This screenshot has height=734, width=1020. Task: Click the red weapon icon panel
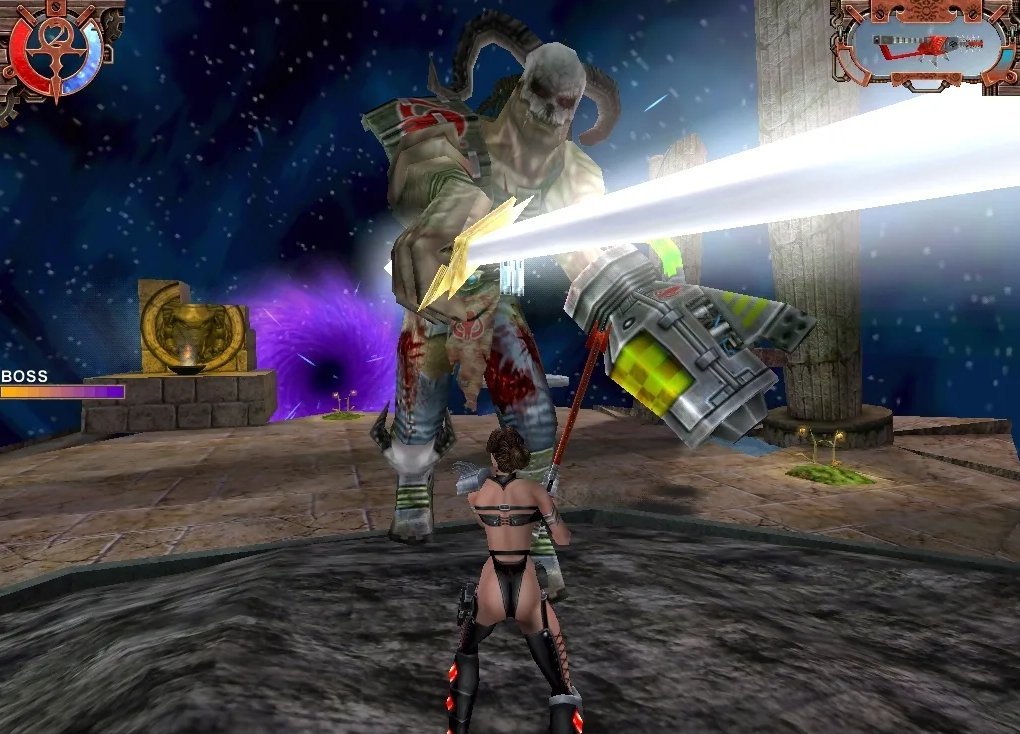[x=924, y=44]
